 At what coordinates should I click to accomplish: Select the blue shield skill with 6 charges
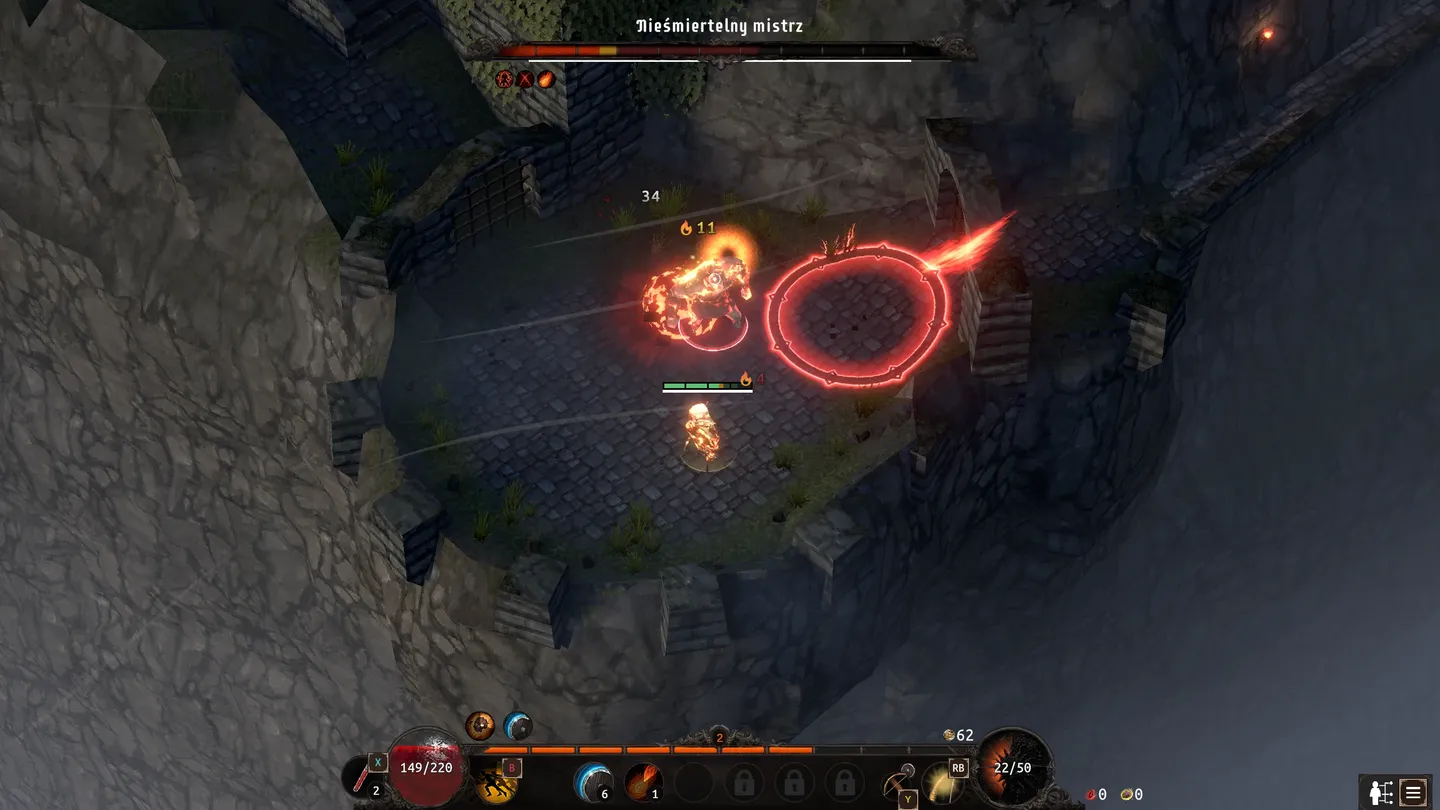pos(593,781)
